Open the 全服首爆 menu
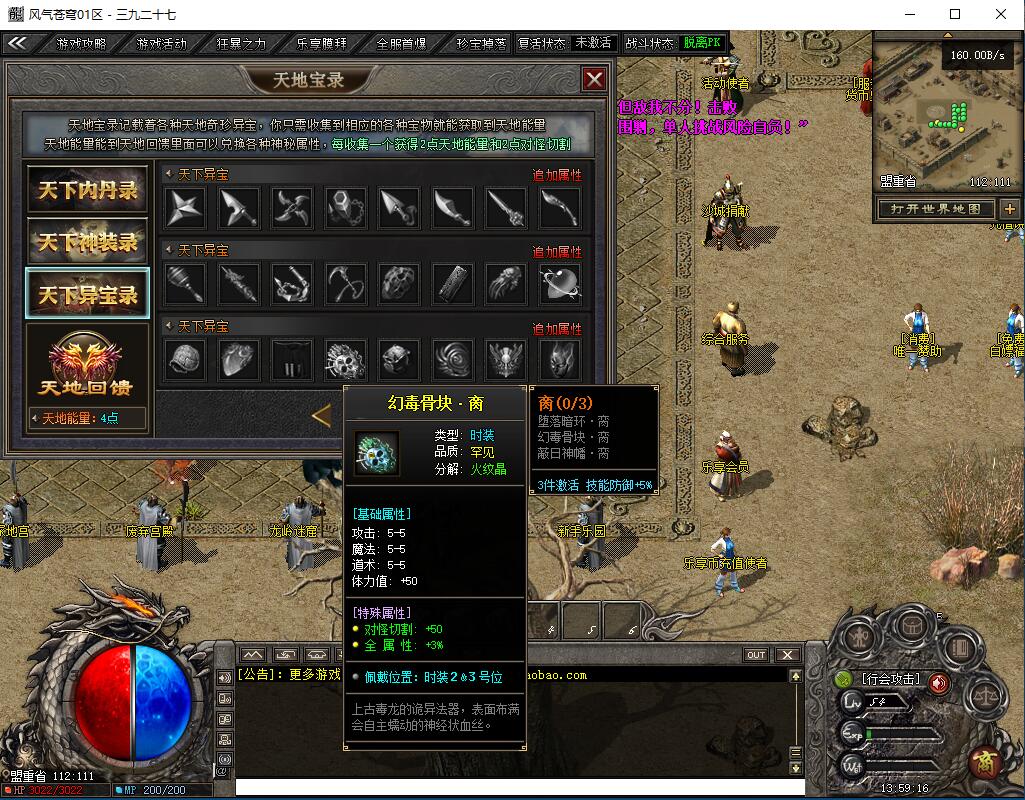 point(401,44)
